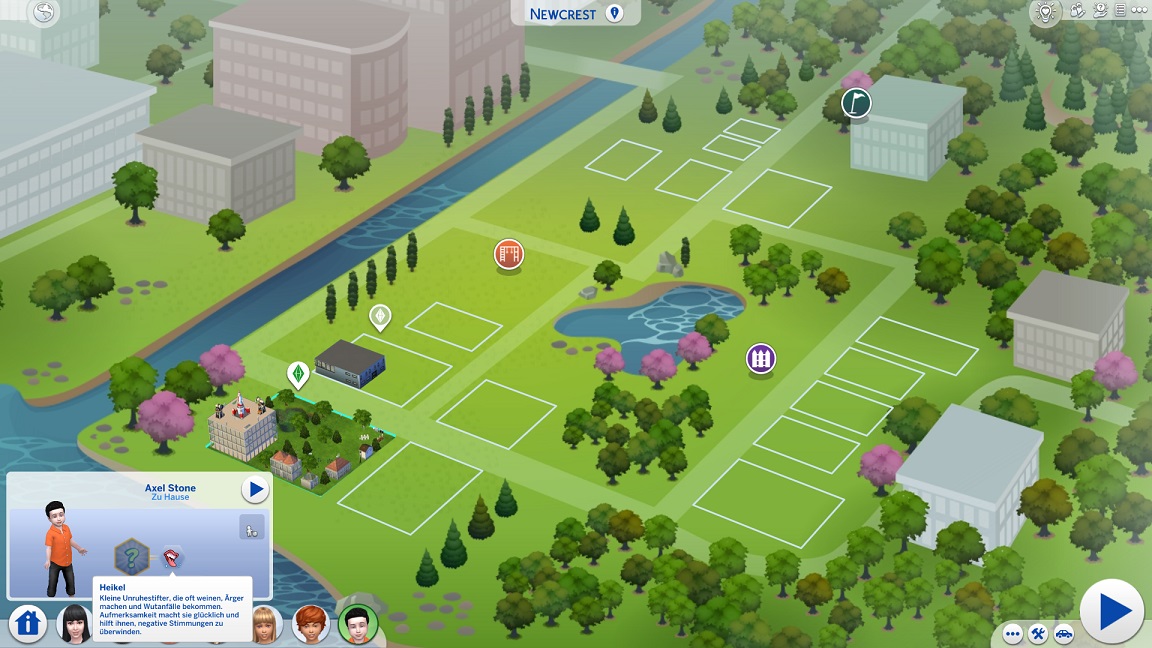
Task: Select the green plumbob active household lot marker
Action: point(297,374)
